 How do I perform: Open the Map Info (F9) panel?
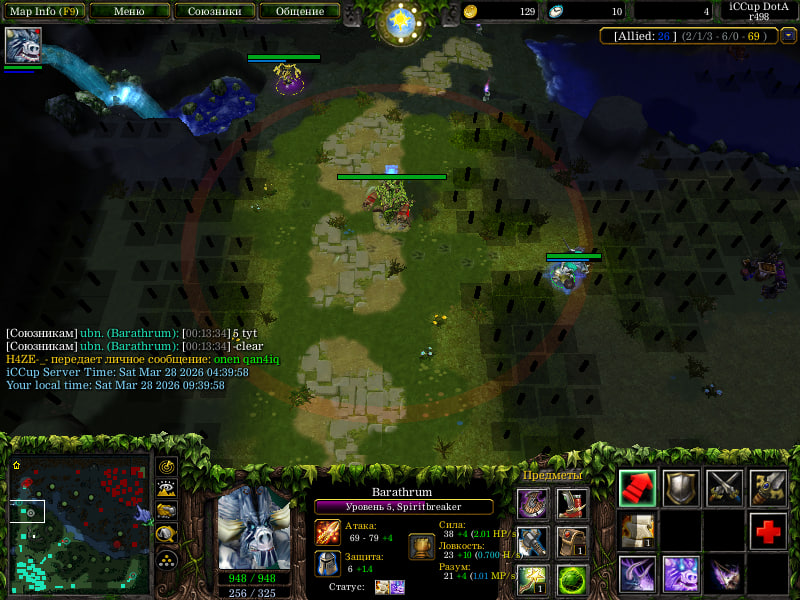[x=44, y=11]
